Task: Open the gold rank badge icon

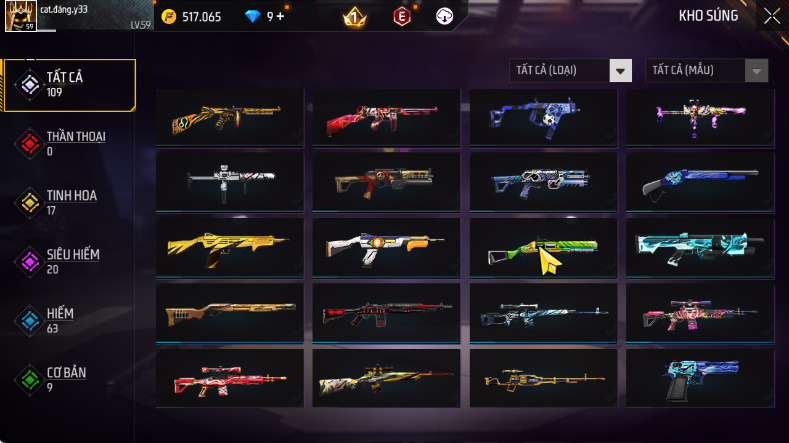Action: 353,16
